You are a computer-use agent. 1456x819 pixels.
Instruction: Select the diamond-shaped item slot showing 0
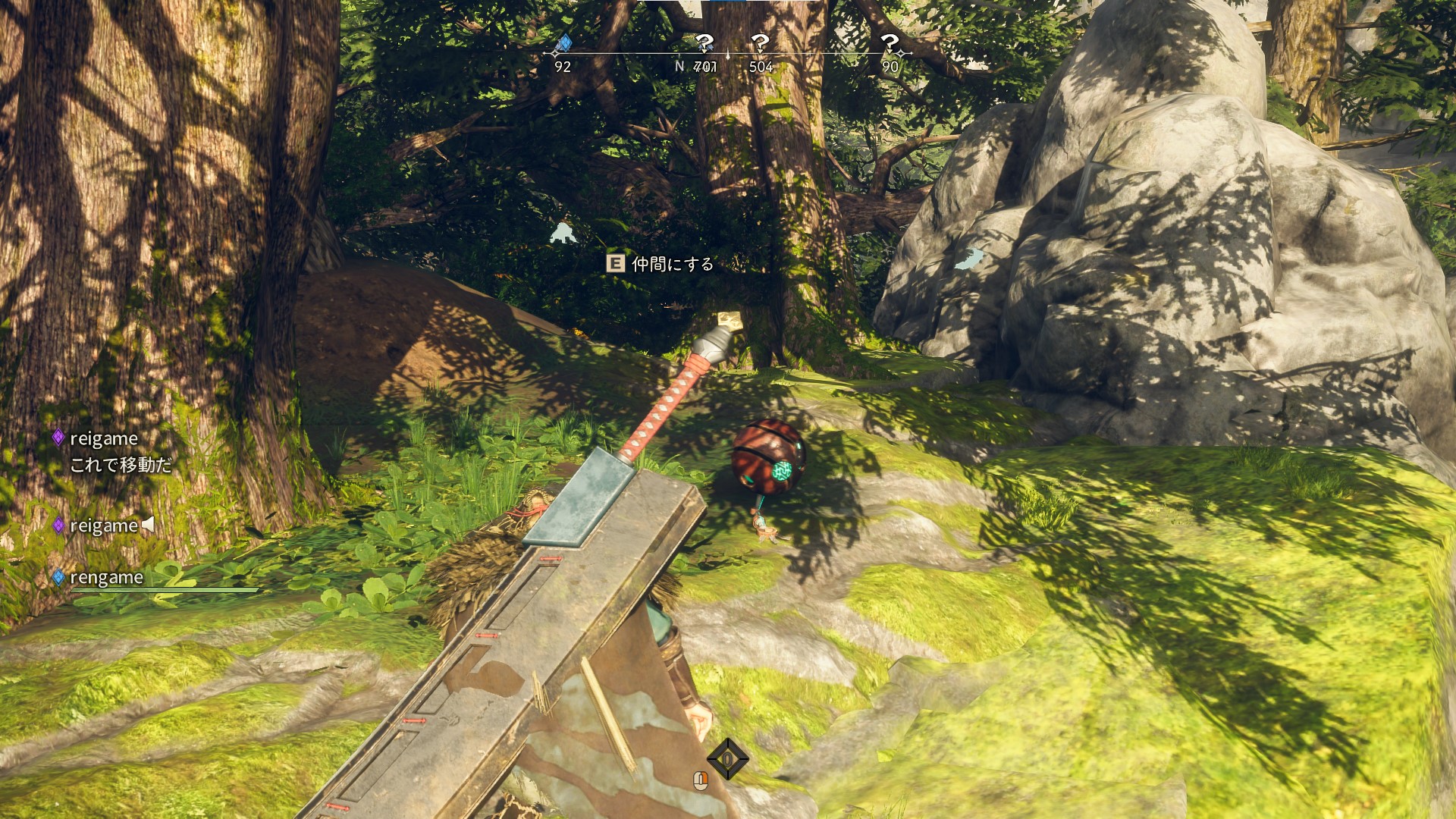tap(727, 758)
